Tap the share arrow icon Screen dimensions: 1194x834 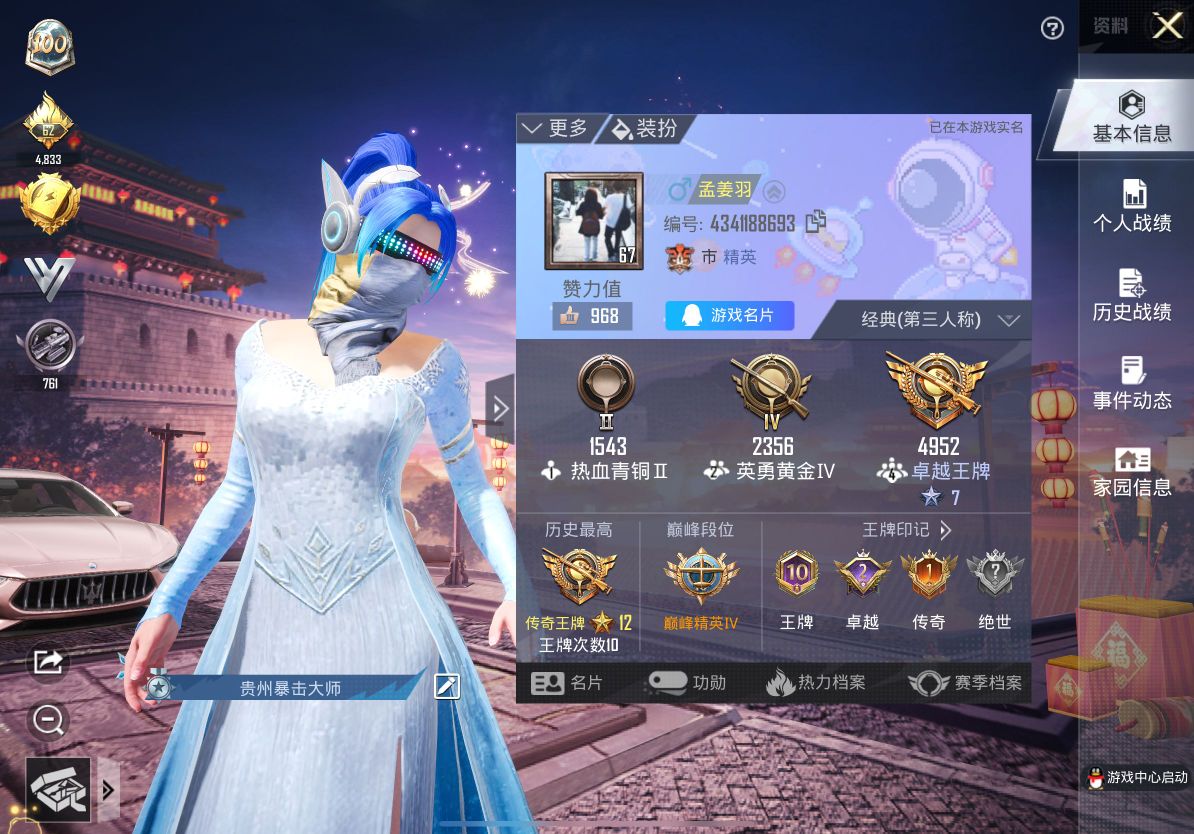pyautogui.click(x=48, y=661)
